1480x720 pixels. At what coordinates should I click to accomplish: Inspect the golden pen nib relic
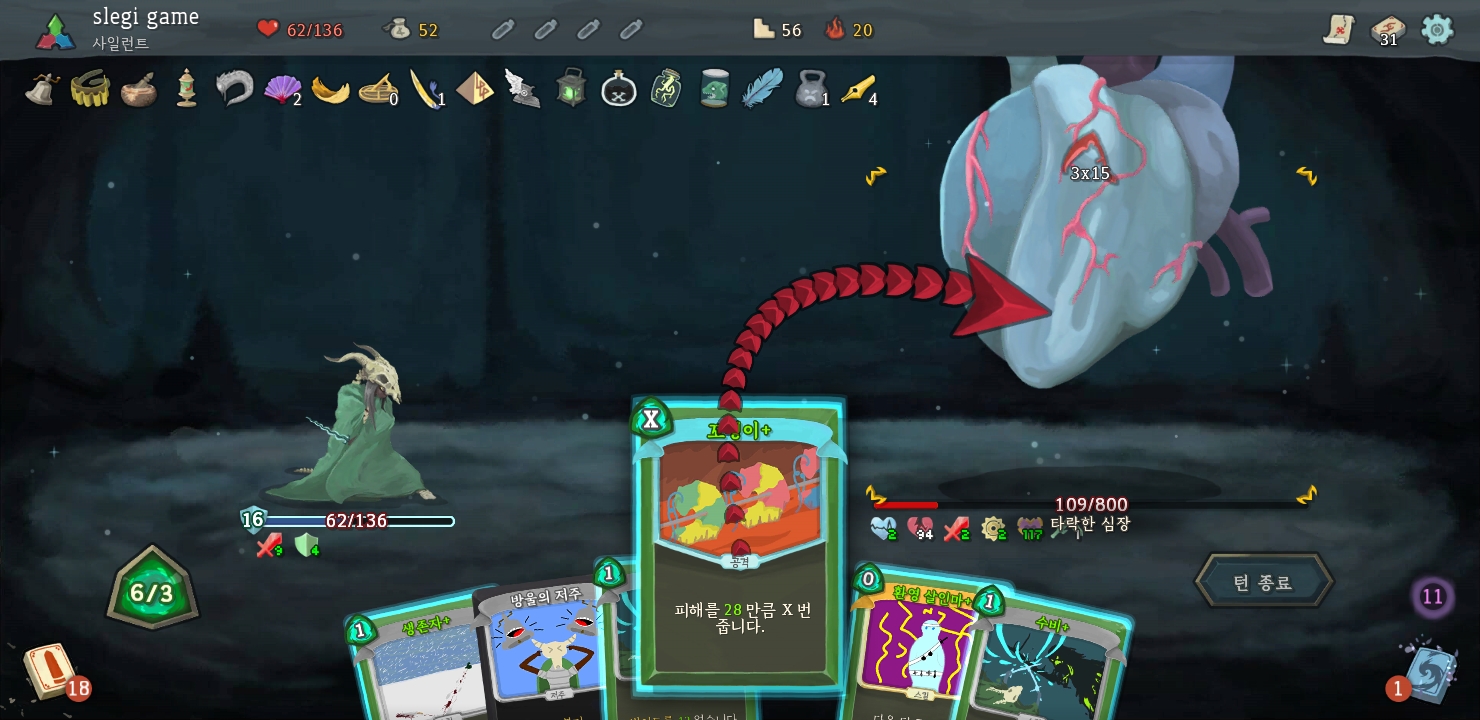click(858, 89)
